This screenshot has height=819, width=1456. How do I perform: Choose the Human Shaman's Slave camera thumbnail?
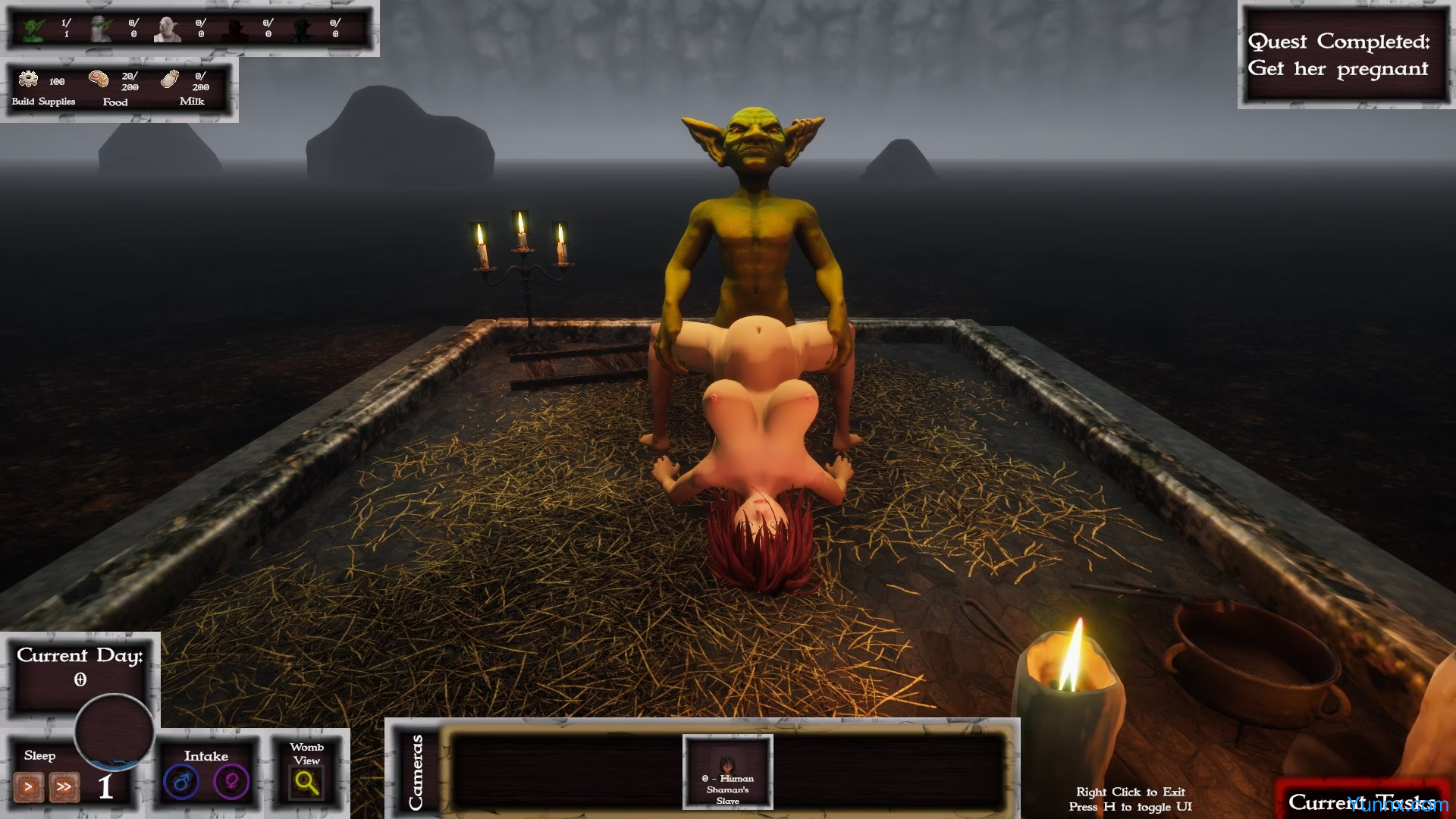pos(727,771)
